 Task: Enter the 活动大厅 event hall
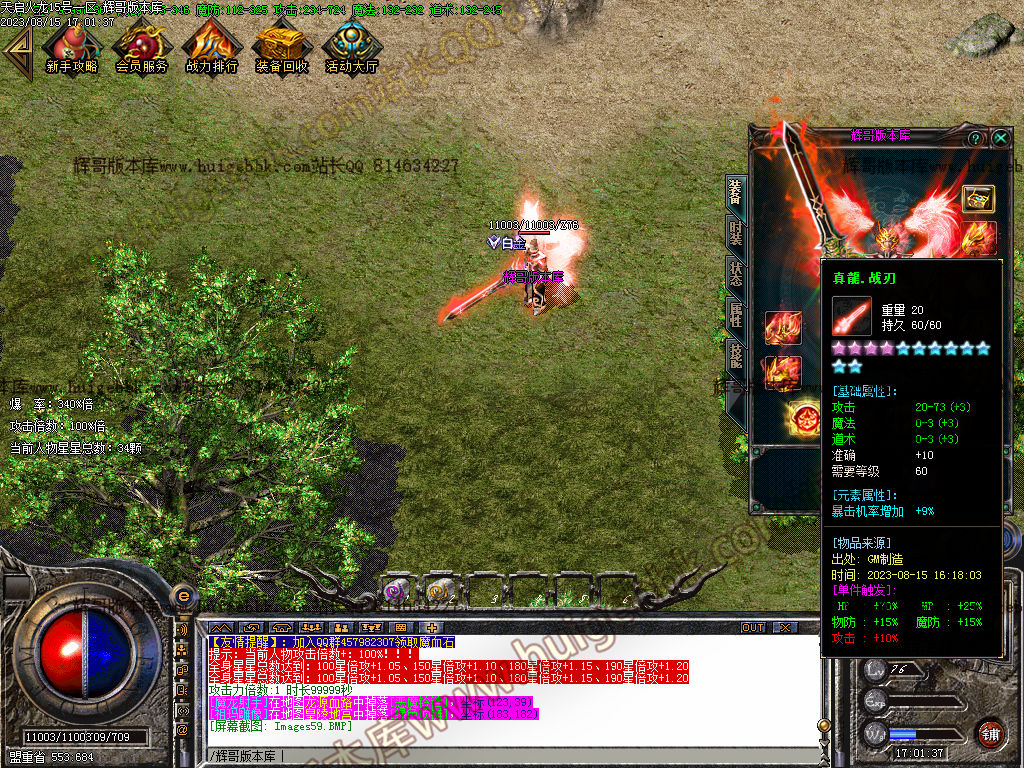pos(351,47)
